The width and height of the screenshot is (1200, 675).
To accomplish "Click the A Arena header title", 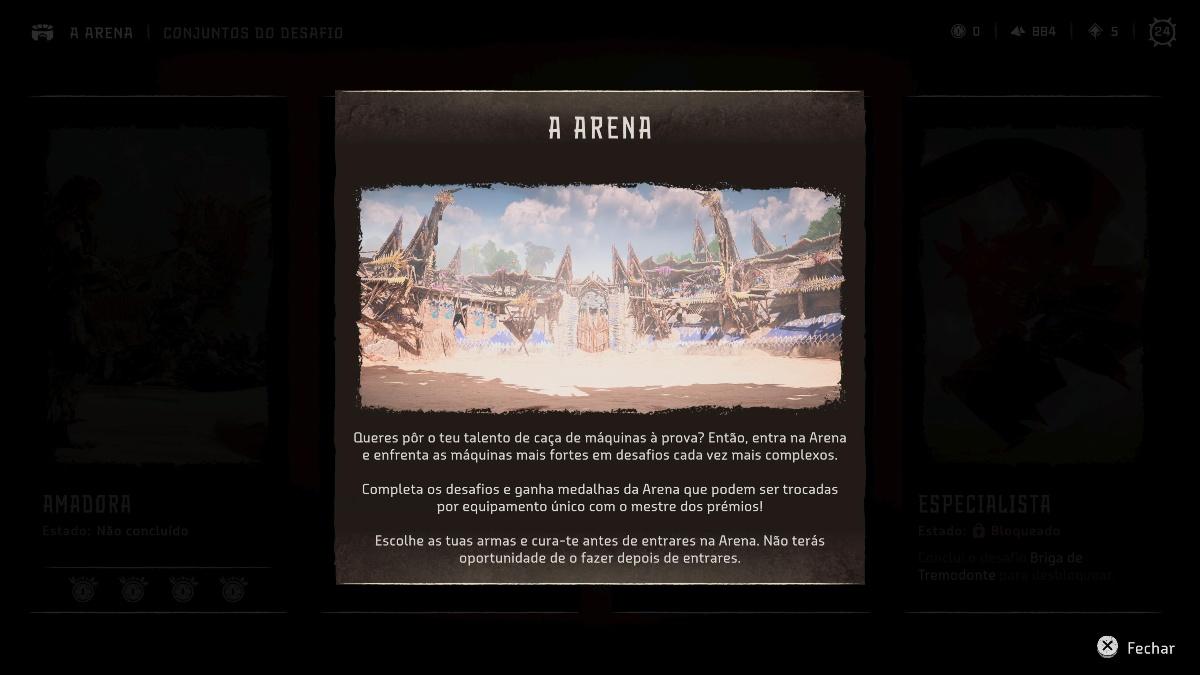I will (x=101, y=33).
